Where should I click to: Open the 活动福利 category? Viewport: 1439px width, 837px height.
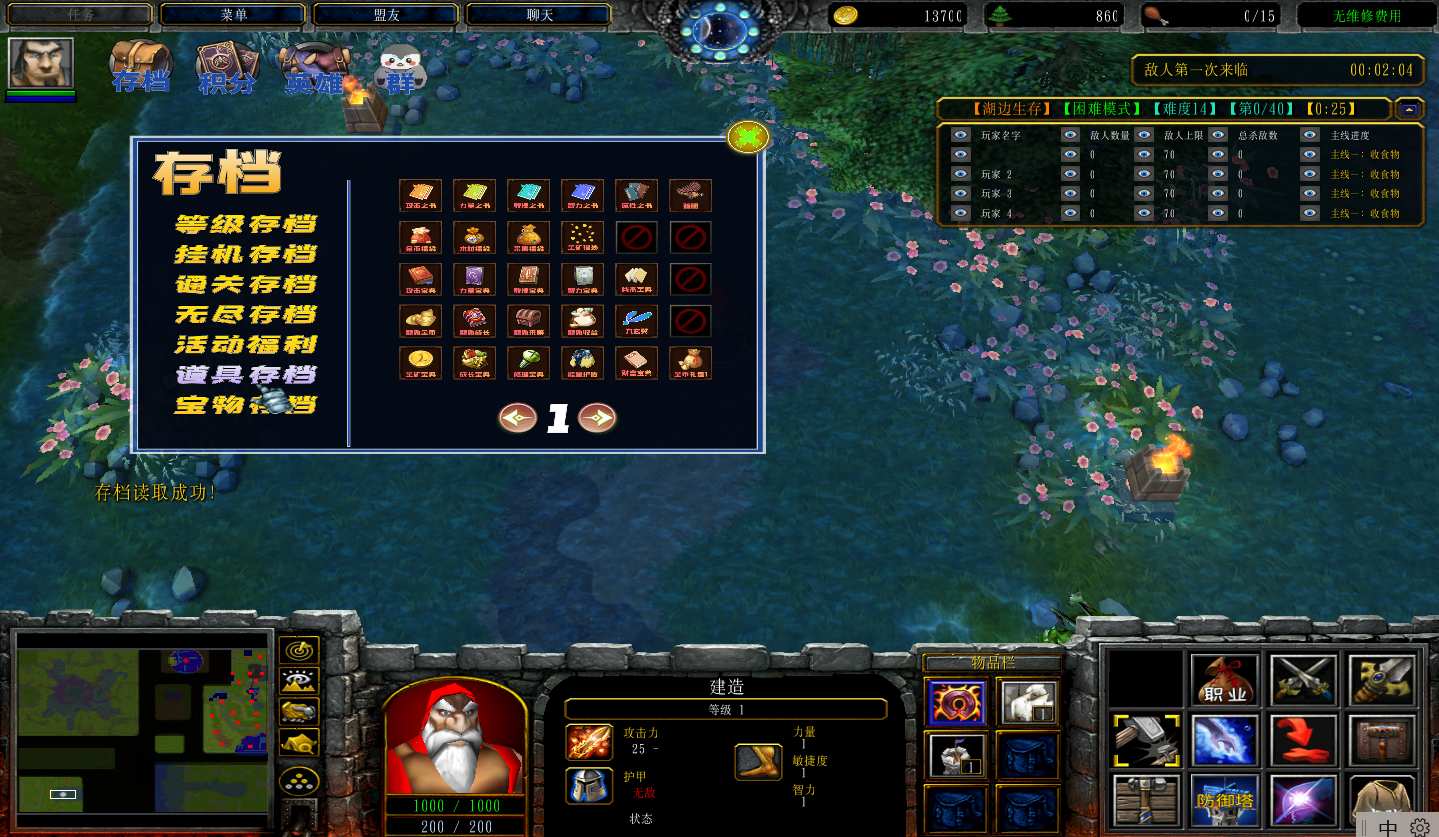pos(246,344)
